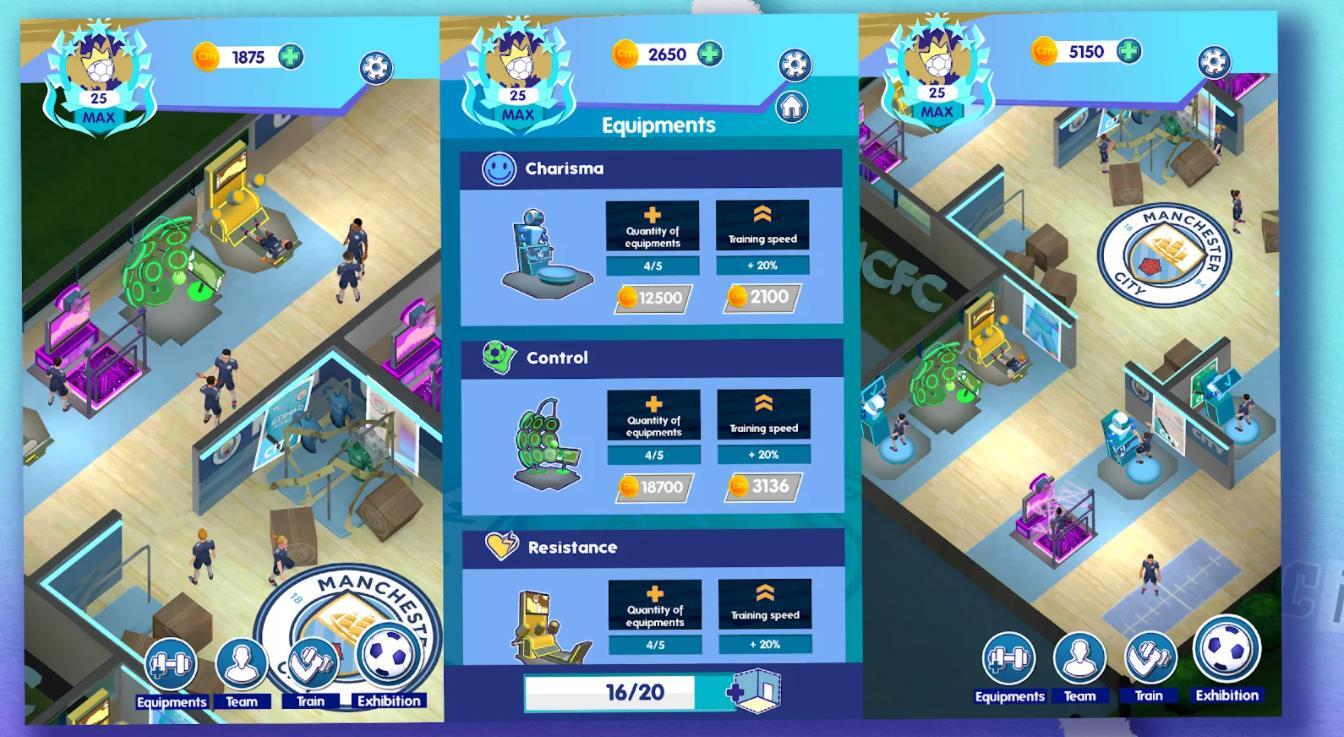Open settings gear on the 5150-coin screen
This screenshot has height=737, width=1344.
pyautogui.click(x=1214, y=62)
